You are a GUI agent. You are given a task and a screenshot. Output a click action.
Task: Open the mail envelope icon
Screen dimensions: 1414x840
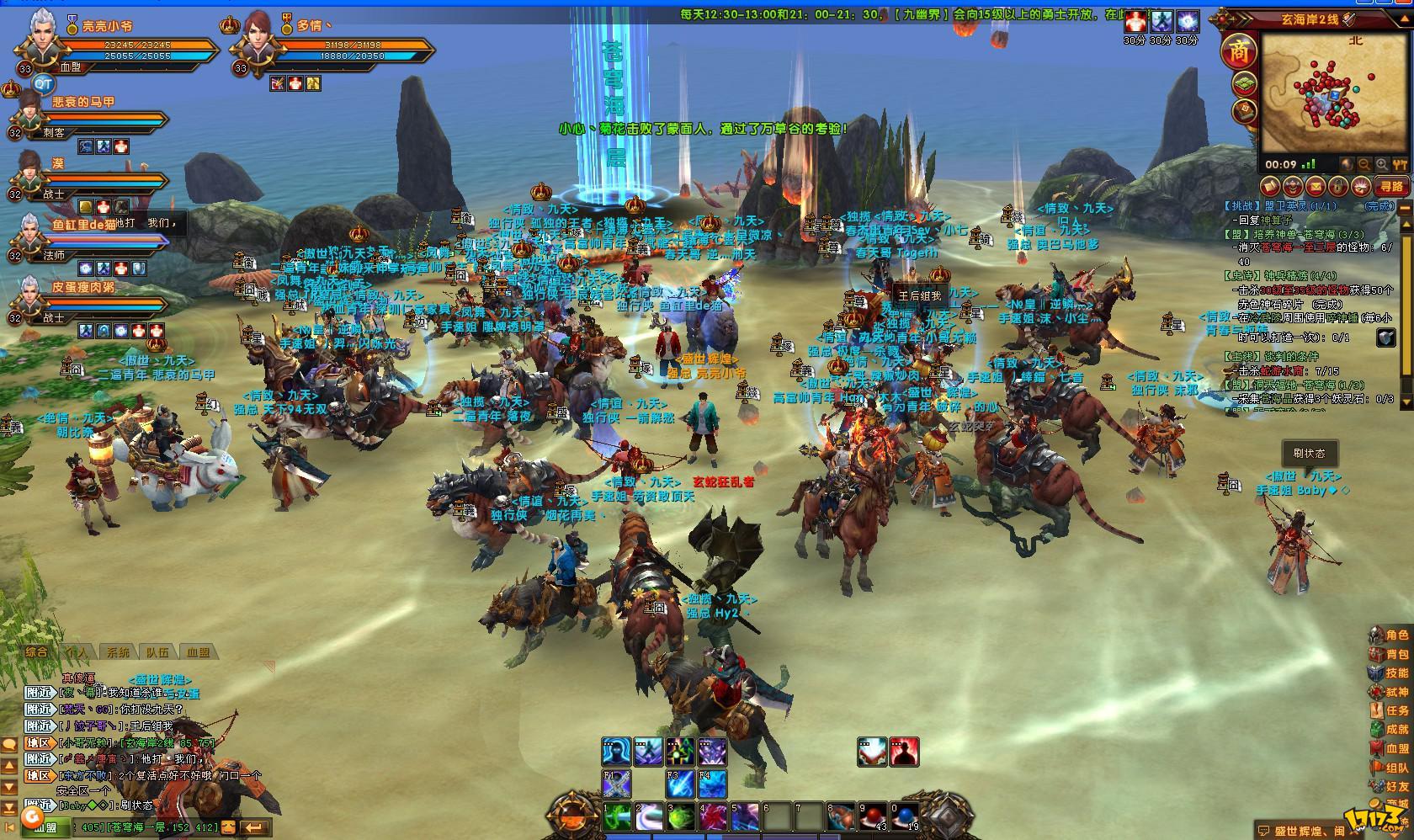(1316, 186)
